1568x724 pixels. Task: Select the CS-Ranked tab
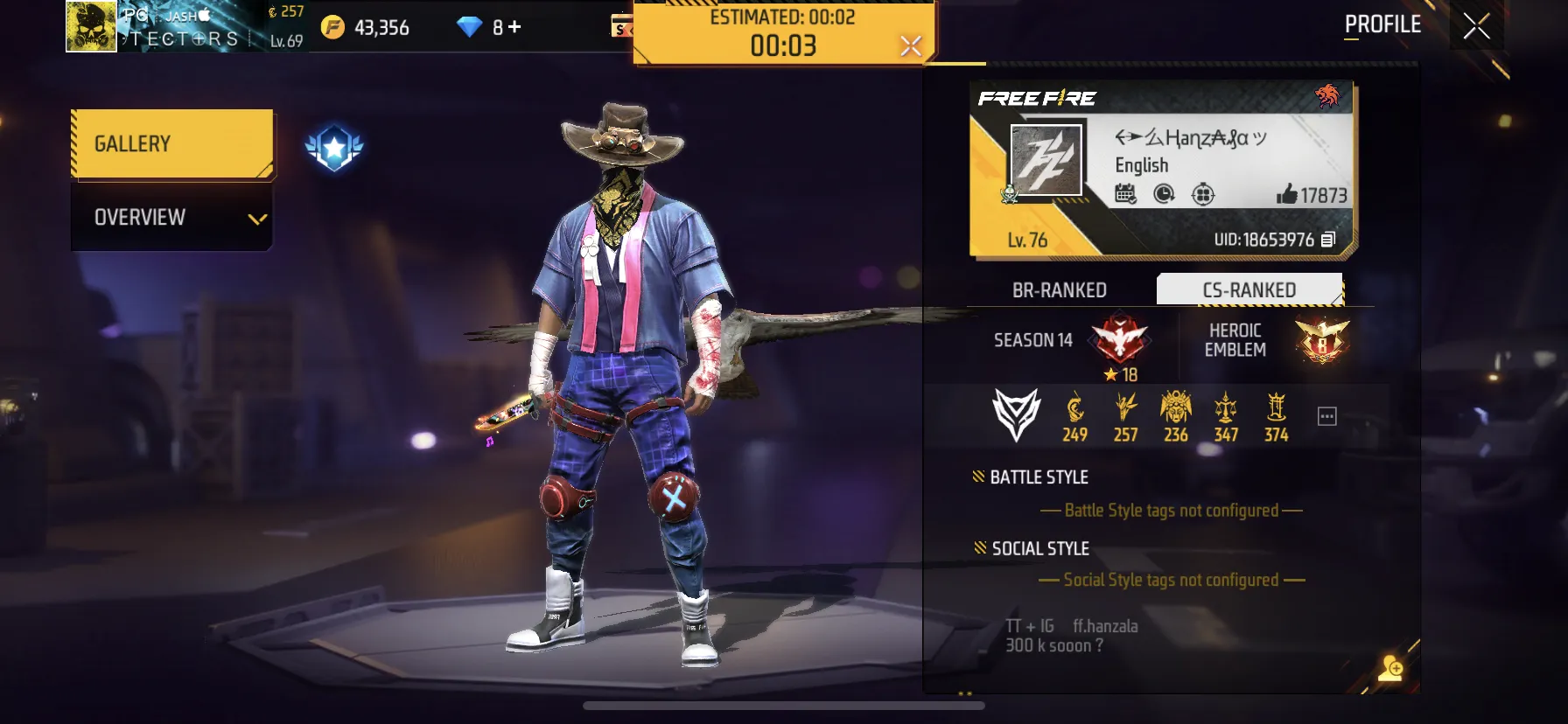coord(1249,290)
